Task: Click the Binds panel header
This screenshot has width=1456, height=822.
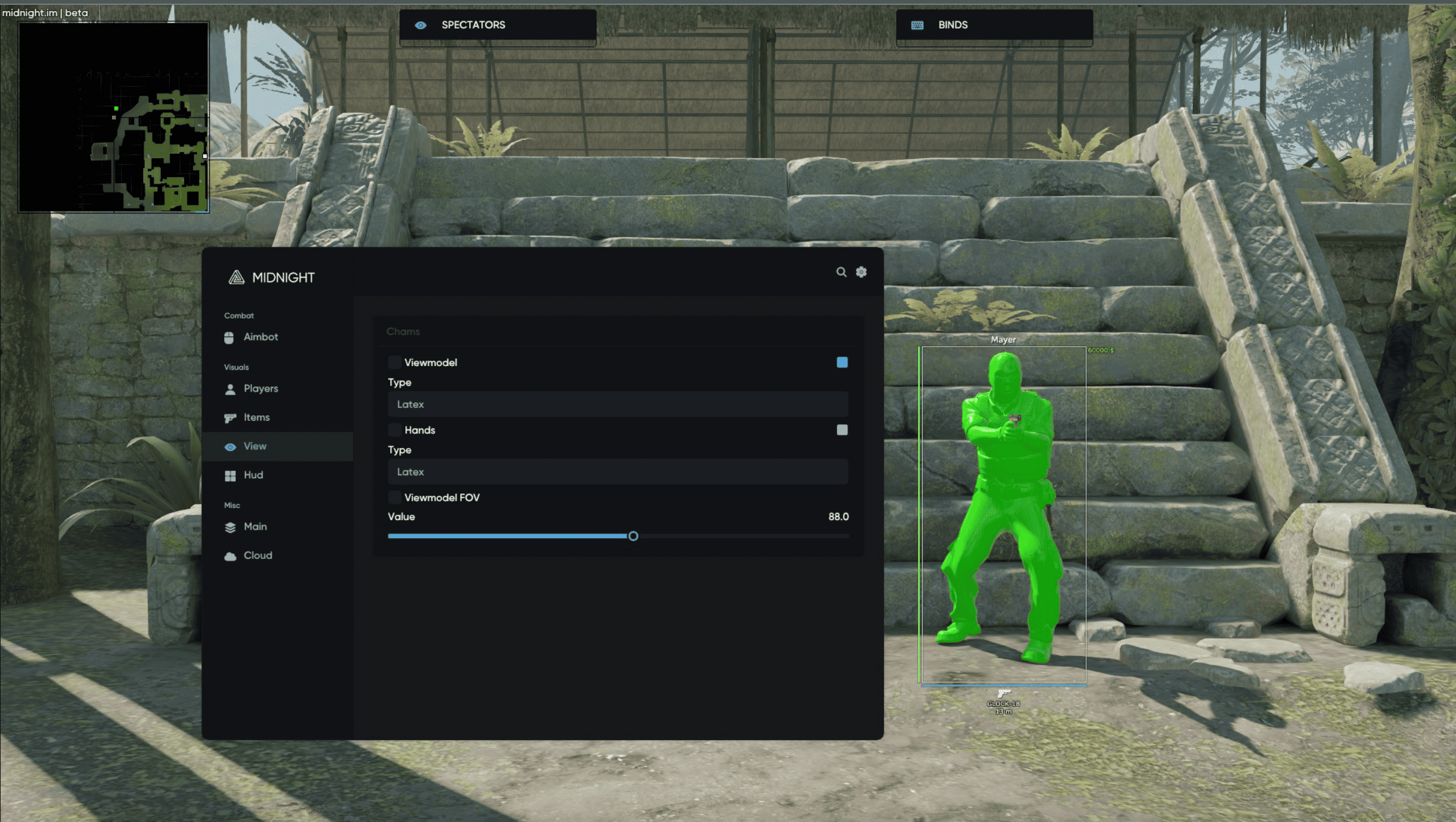Action: pyautogui.click(x=994, y=25)
